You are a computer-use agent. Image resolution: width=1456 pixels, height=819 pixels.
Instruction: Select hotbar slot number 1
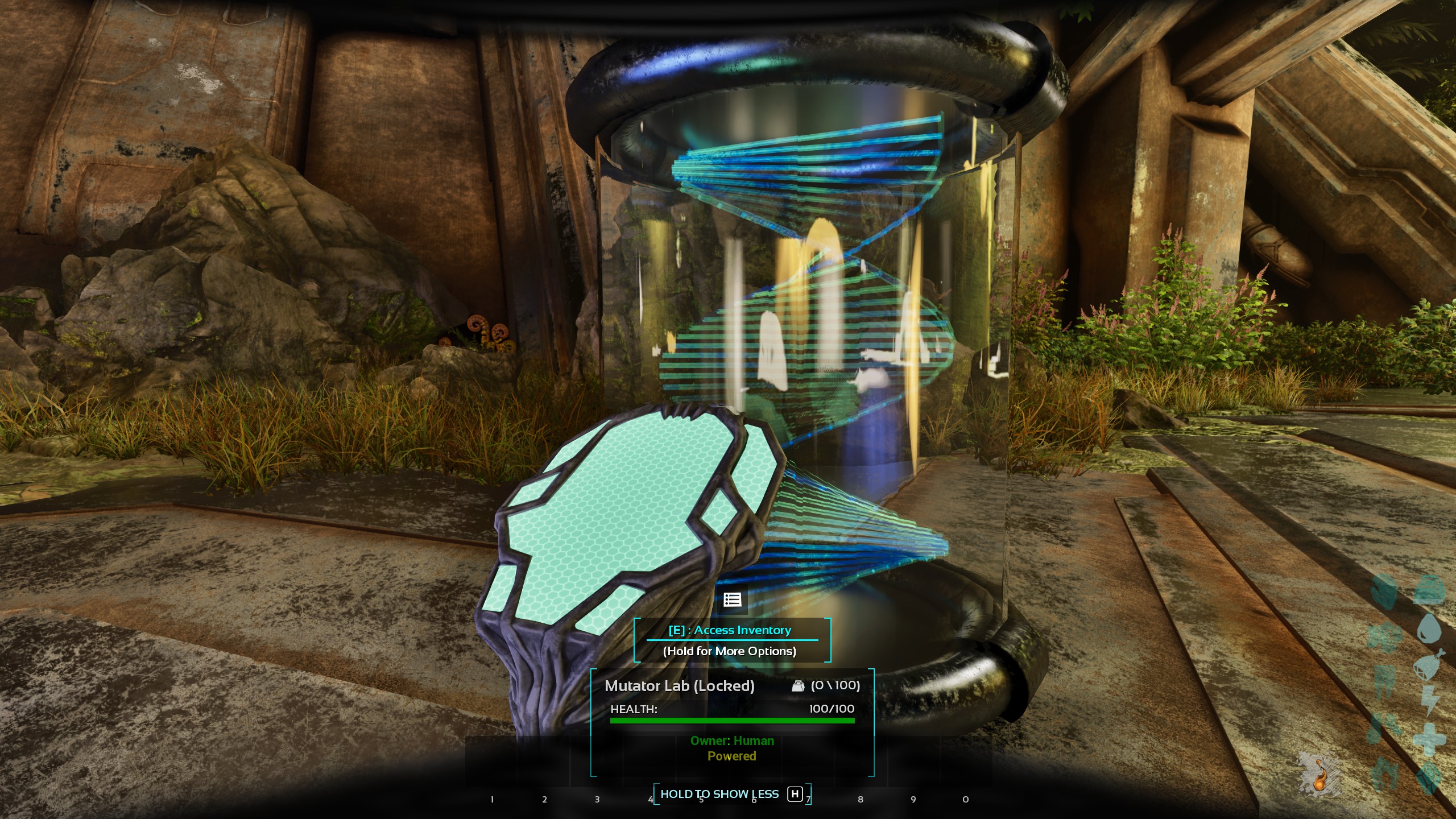(491, 799)
